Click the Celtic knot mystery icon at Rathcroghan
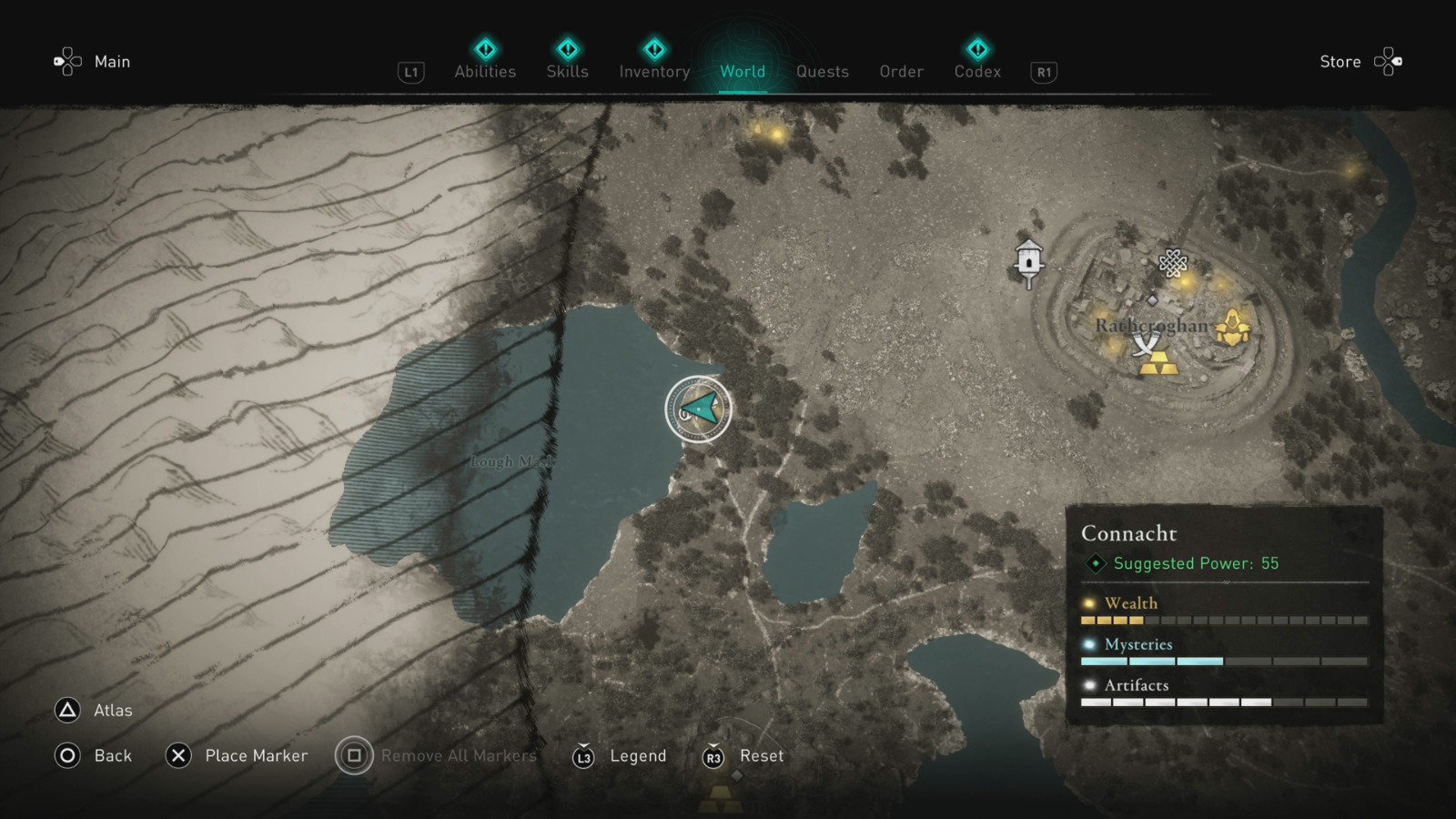This screenshot has height=819, width=1456. point(1174,264)
